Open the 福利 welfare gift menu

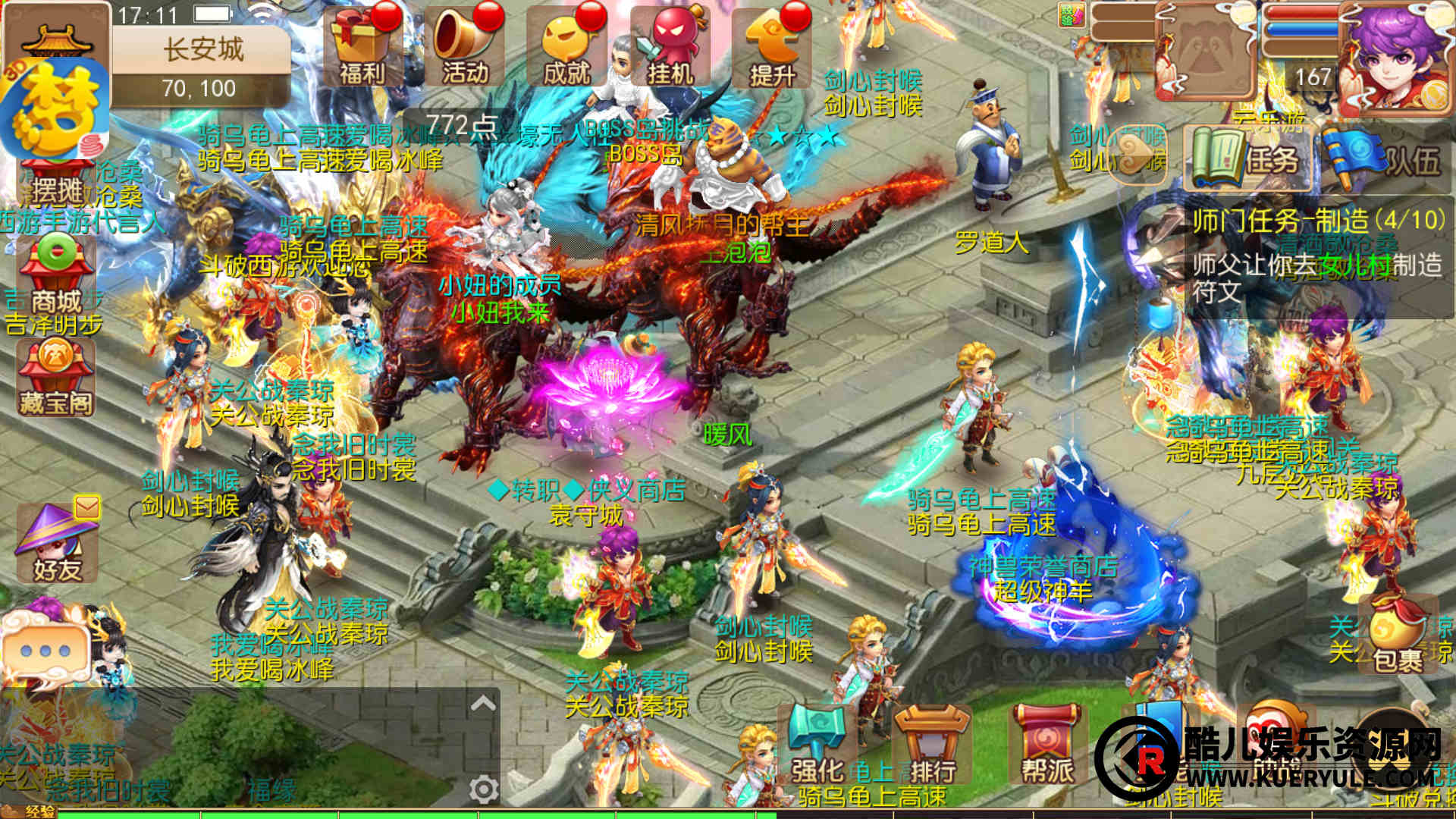[361, 47]
